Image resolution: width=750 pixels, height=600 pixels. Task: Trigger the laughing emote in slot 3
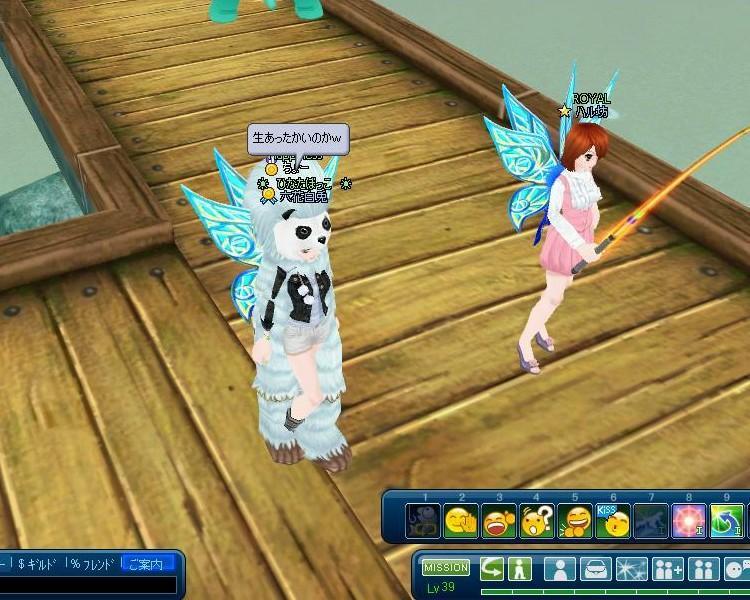coord(499,521)
